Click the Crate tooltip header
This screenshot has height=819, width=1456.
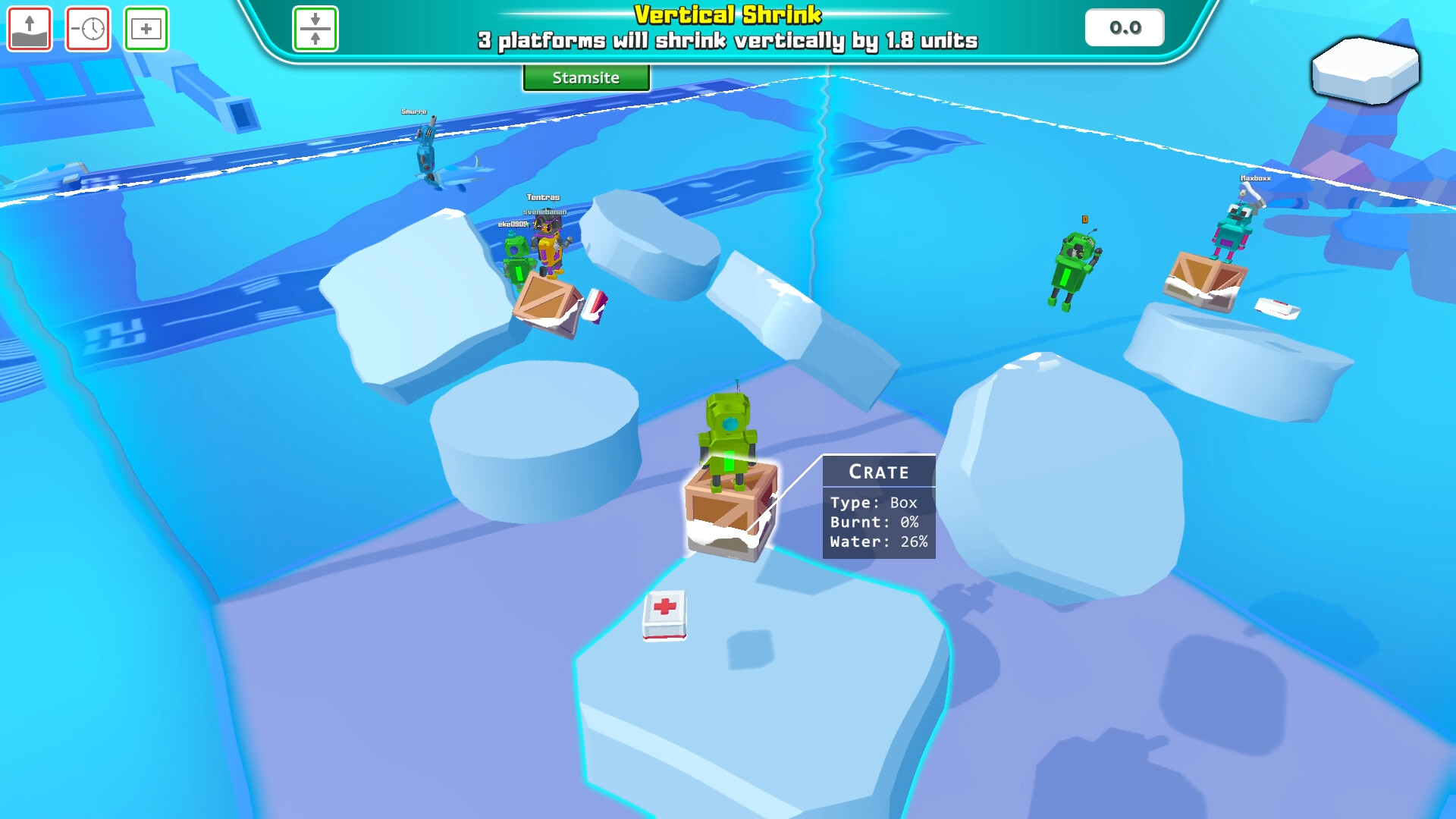tap(877, 471)
